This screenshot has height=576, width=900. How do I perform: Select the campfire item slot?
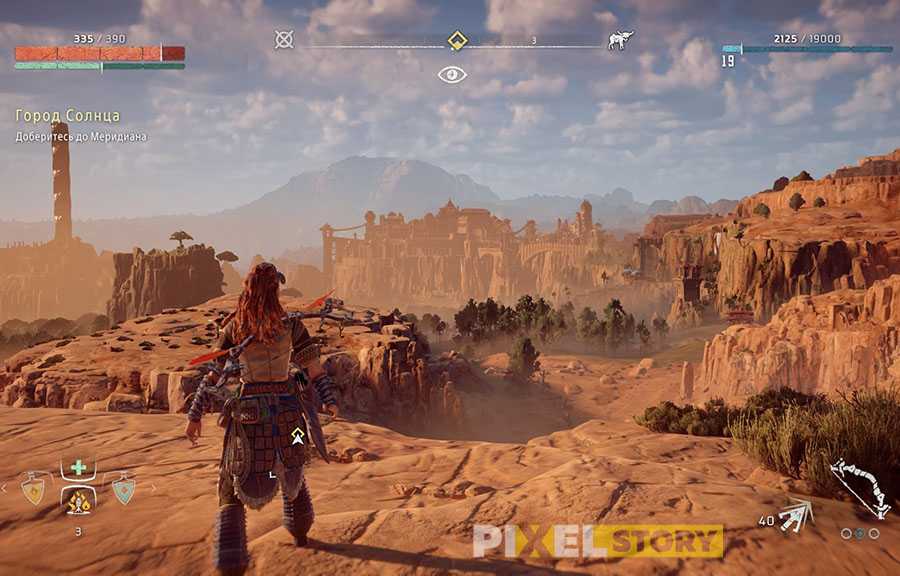78,499
